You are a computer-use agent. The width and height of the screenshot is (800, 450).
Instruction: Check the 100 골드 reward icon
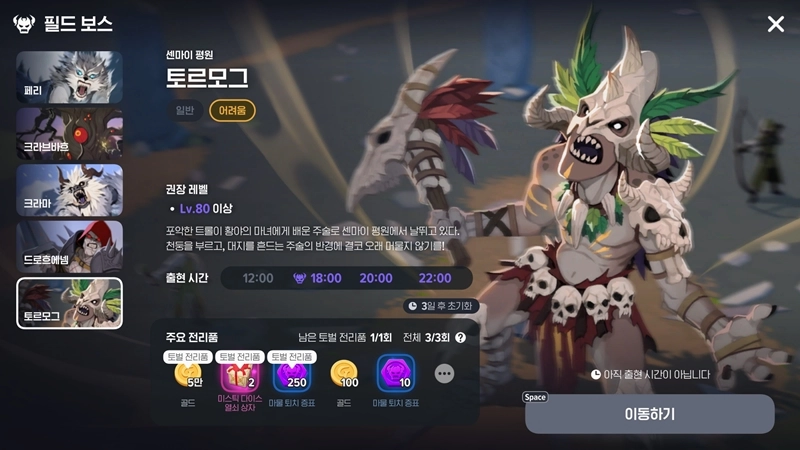click(346, 376)
